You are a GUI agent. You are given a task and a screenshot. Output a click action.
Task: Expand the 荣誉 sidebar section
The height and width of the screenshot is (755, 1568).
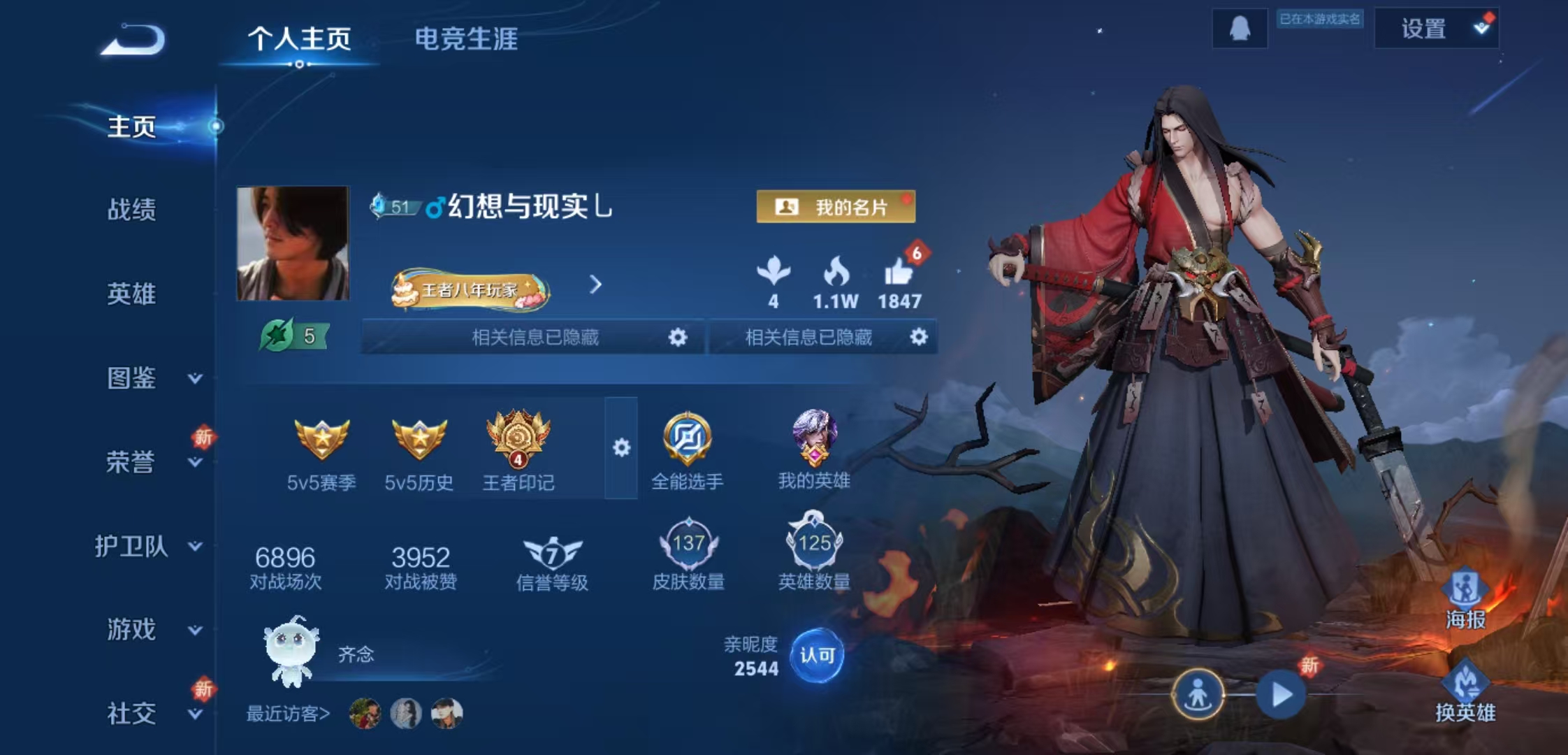click(x=131, y=461)
